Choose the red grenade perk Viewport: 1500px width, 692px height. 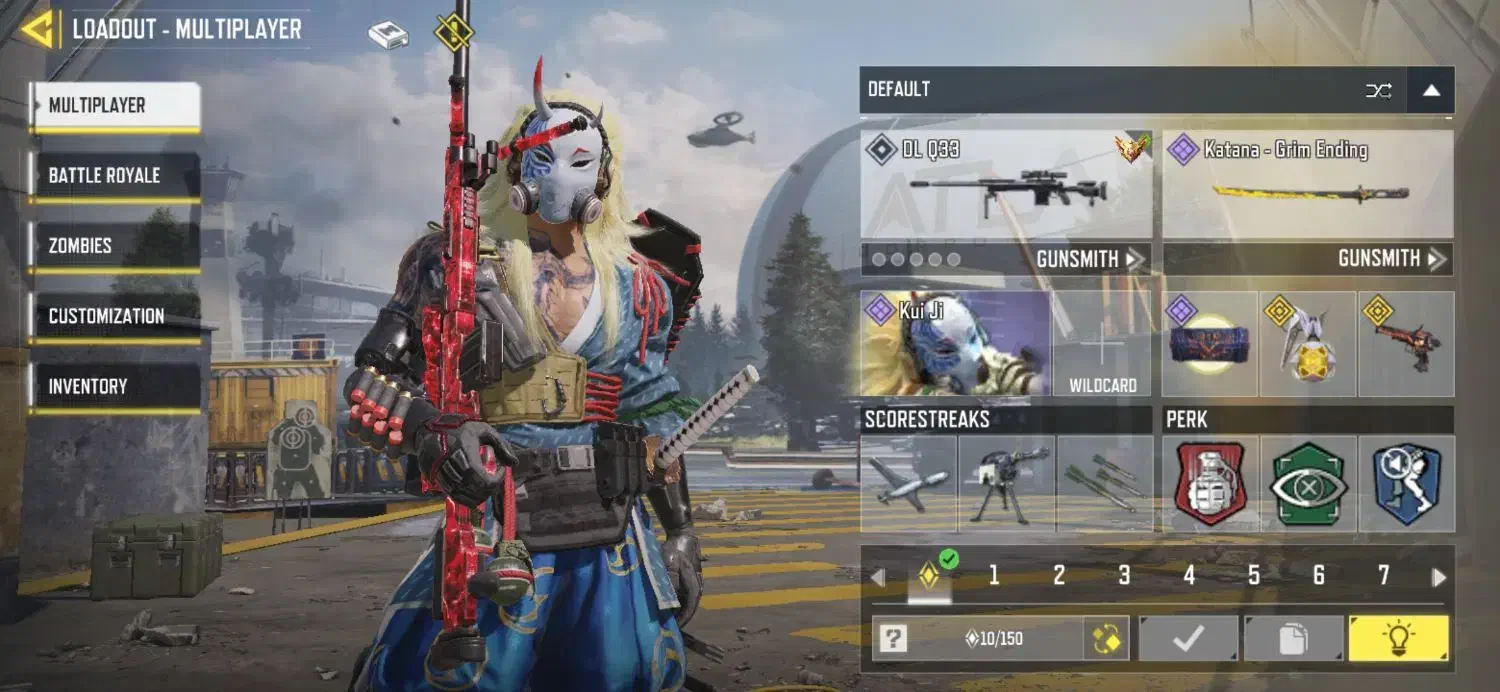tap(1210, 484)
